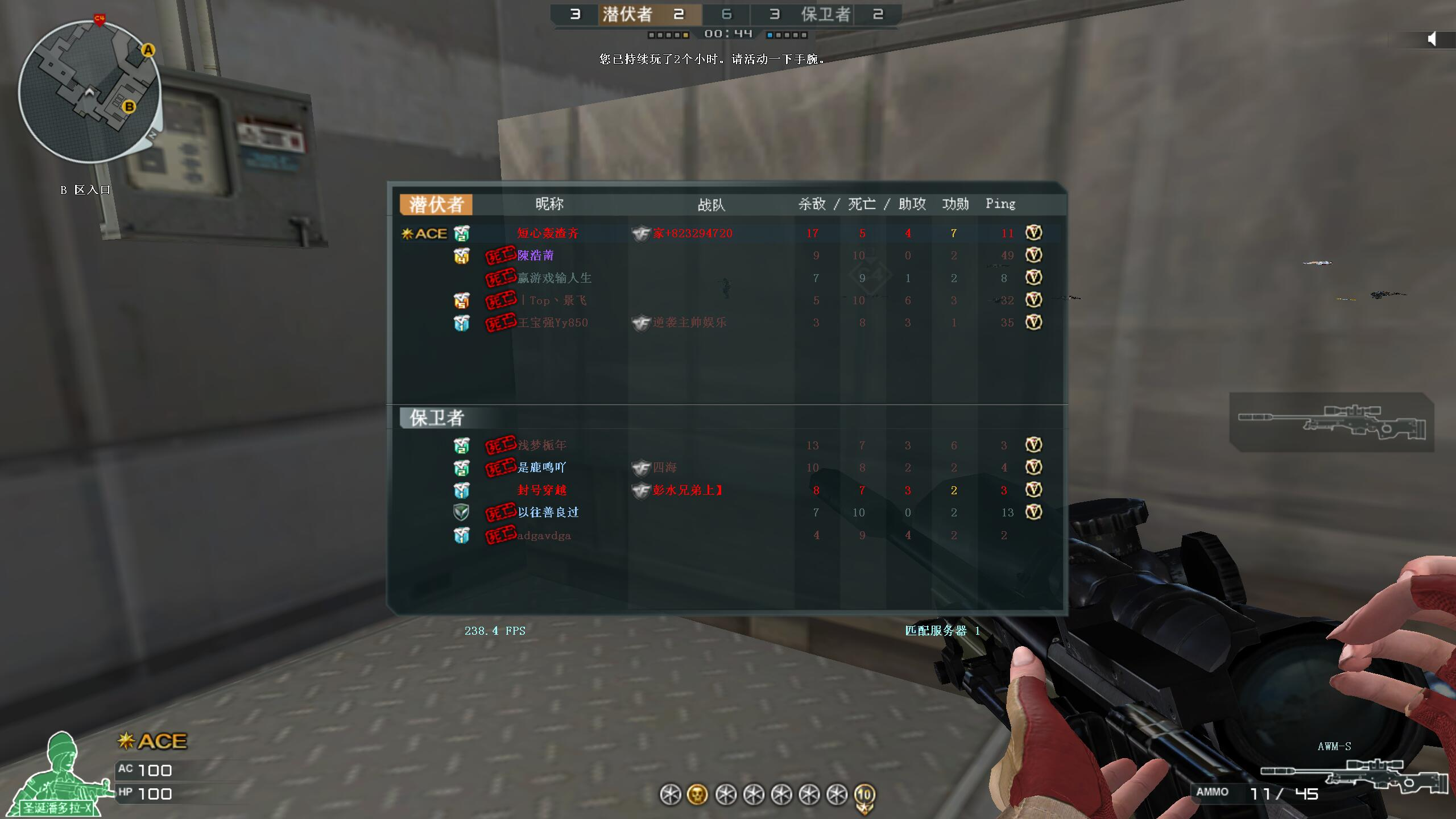
Task: Choose player 赢游戏输人生 on scoreboard
Action: [x=554, y=278]
